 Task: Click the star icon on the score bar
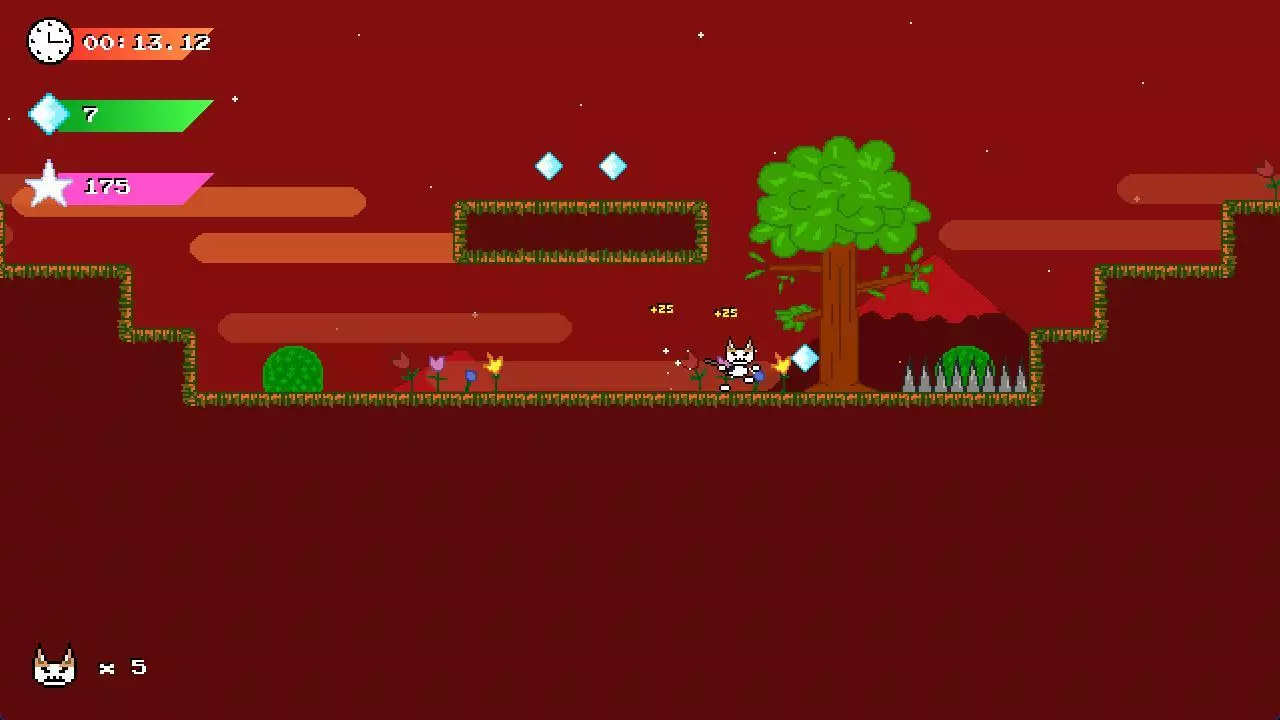tap(46, 185)
